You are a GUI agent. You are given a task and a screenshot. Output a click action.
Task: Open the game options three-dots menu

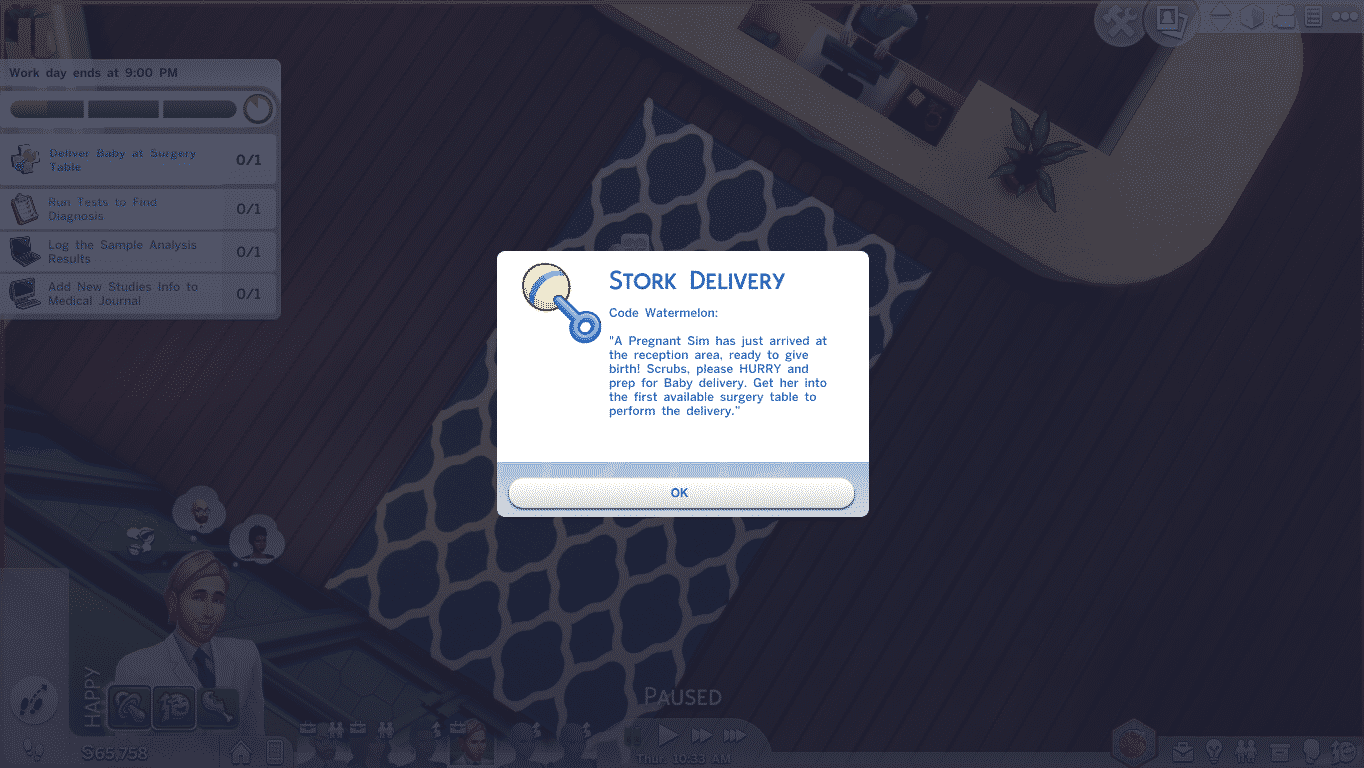point(1344,17)
